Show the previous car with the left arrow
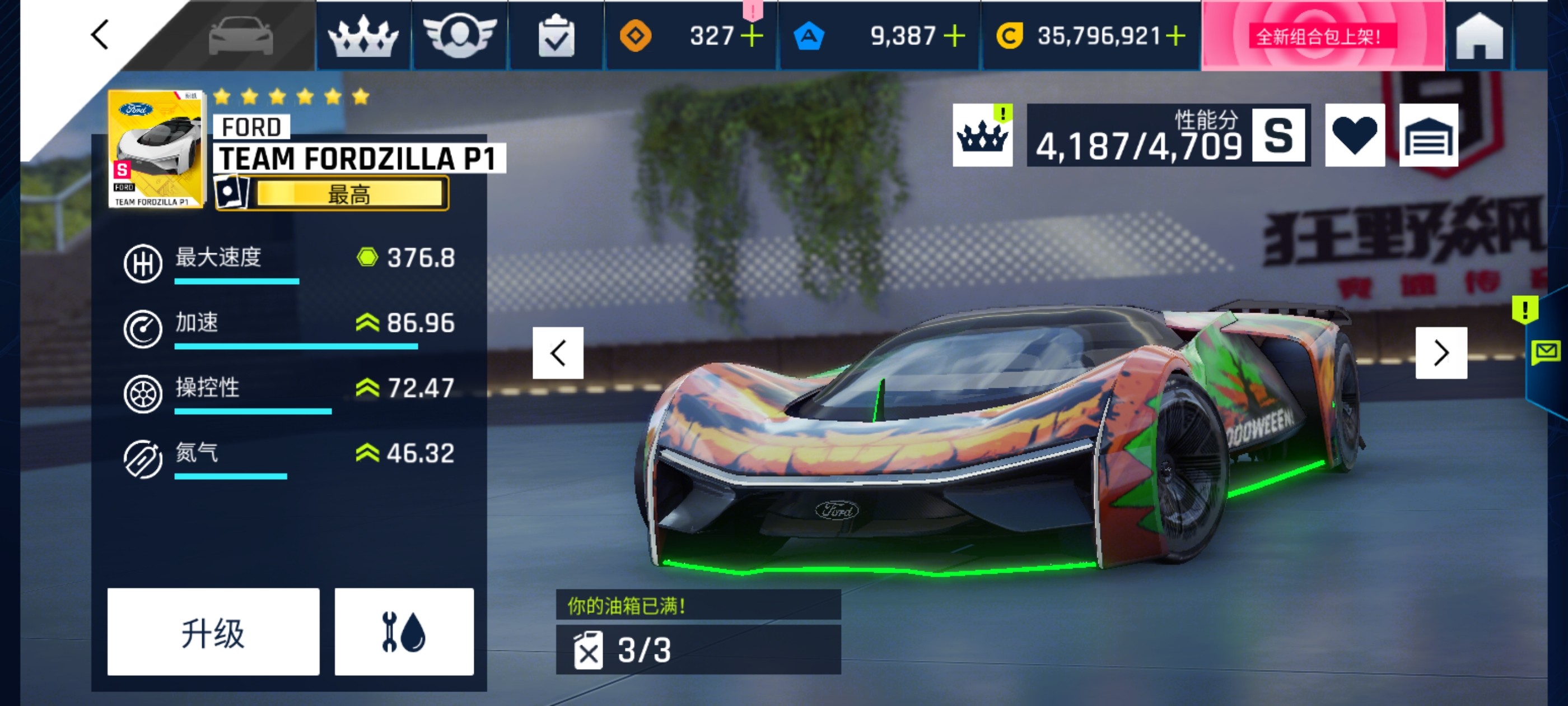Screen dimensions: 1568x706 click(x=558, y=352)
